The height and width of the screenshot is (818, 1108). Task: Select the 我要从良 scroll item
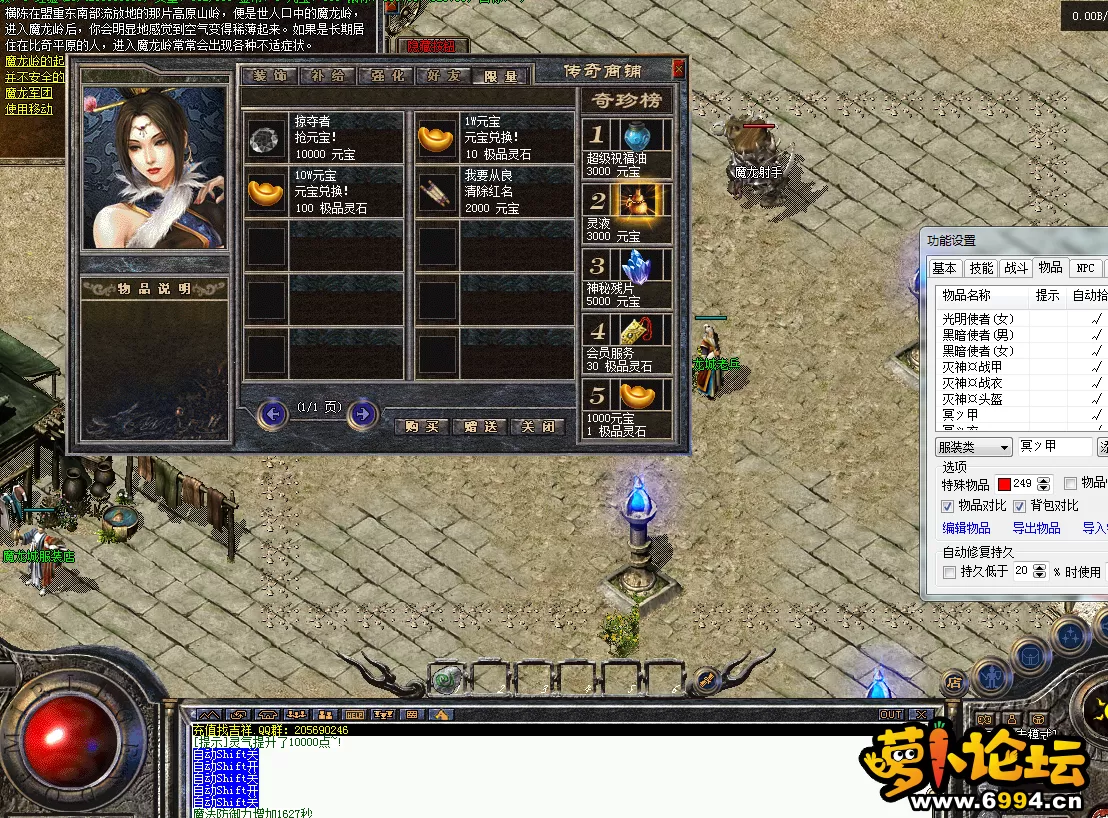(x=436, y=191)
